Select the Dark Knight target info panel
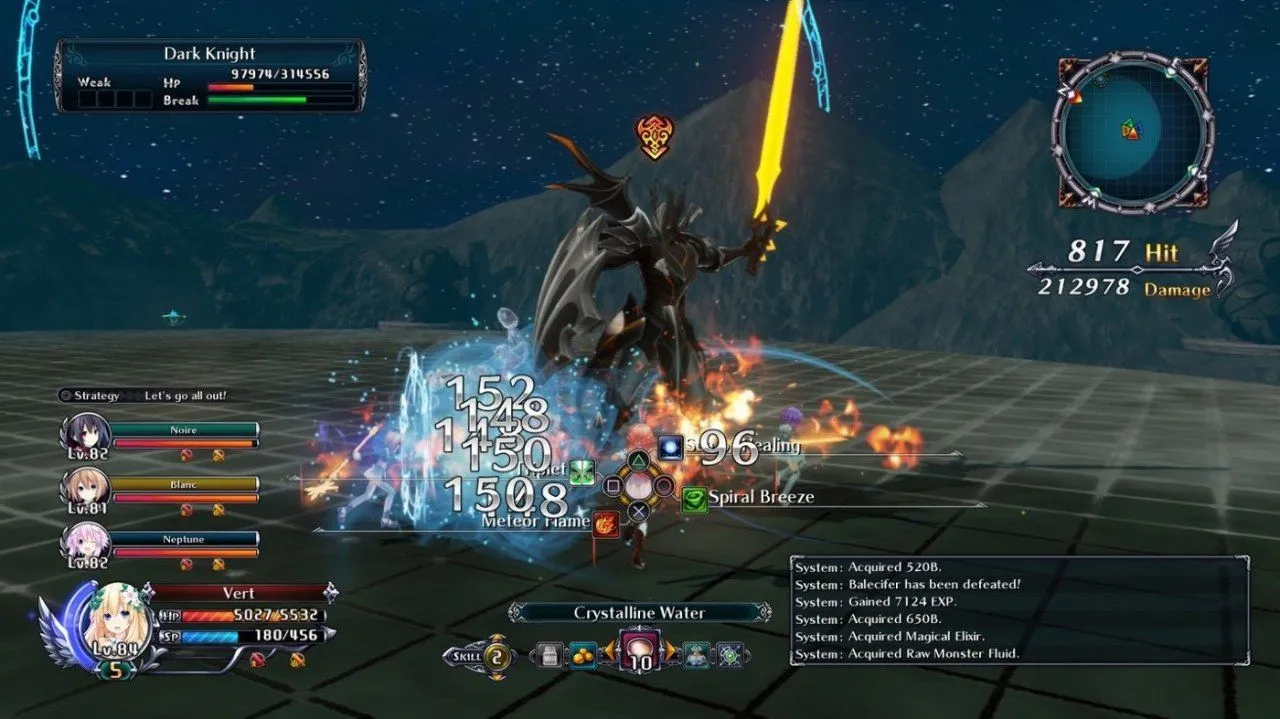The image size is (1280, 719). coord(210,76)
